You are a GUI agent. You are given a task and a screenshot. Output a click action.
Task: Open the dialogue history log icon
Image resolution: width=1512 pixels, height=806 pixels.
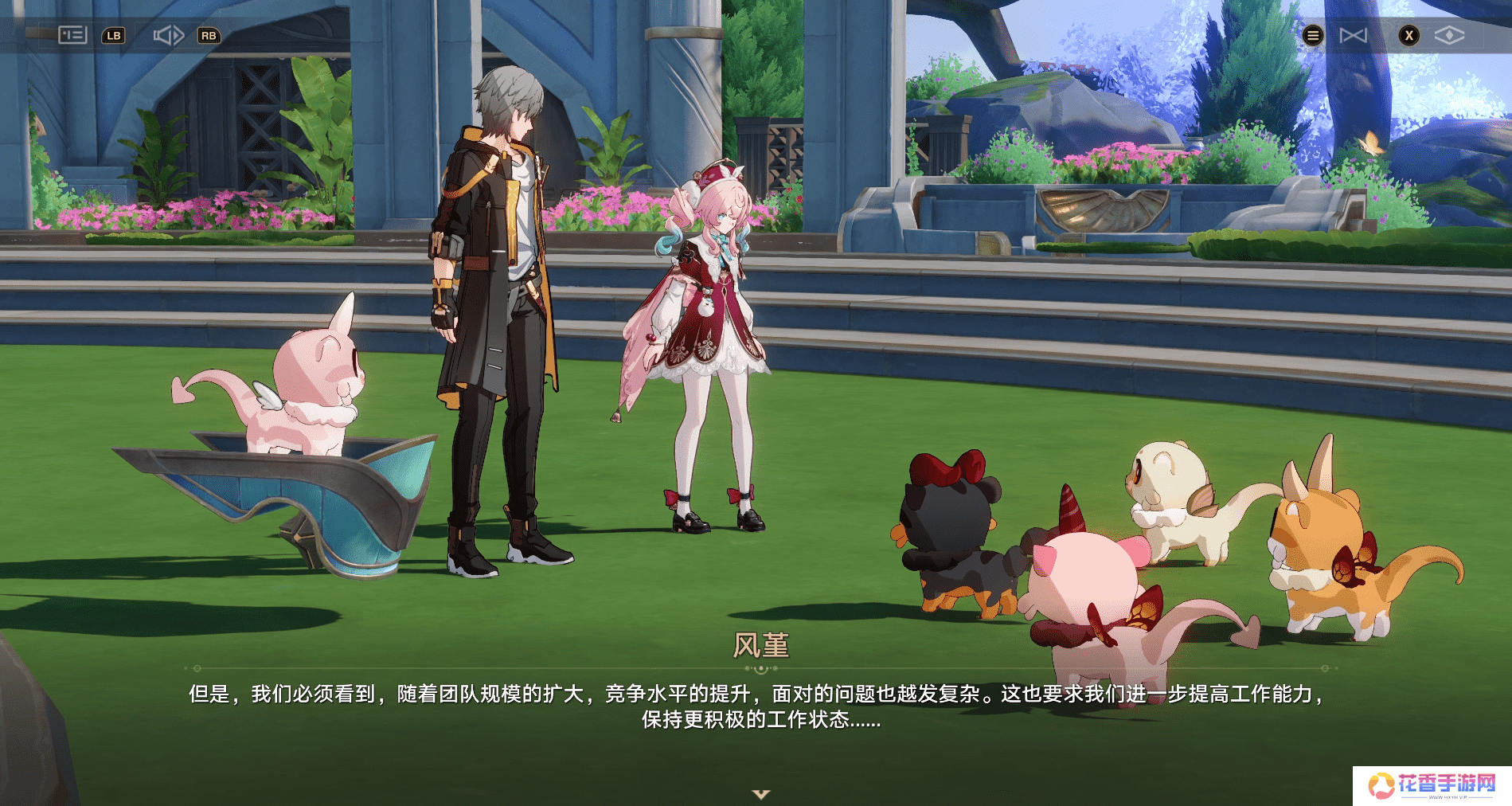[x=72, y=35]
